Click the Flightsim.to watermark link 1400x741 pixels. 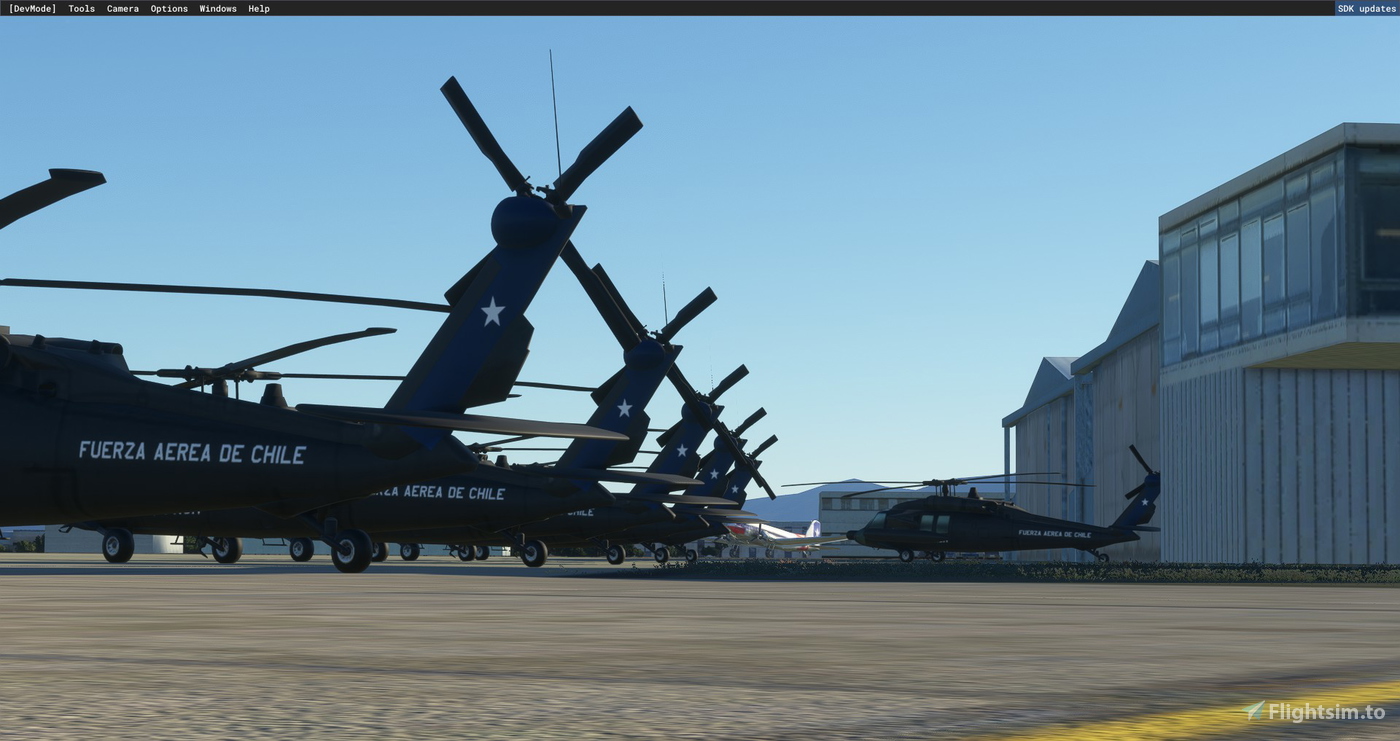pos(1325,711)
